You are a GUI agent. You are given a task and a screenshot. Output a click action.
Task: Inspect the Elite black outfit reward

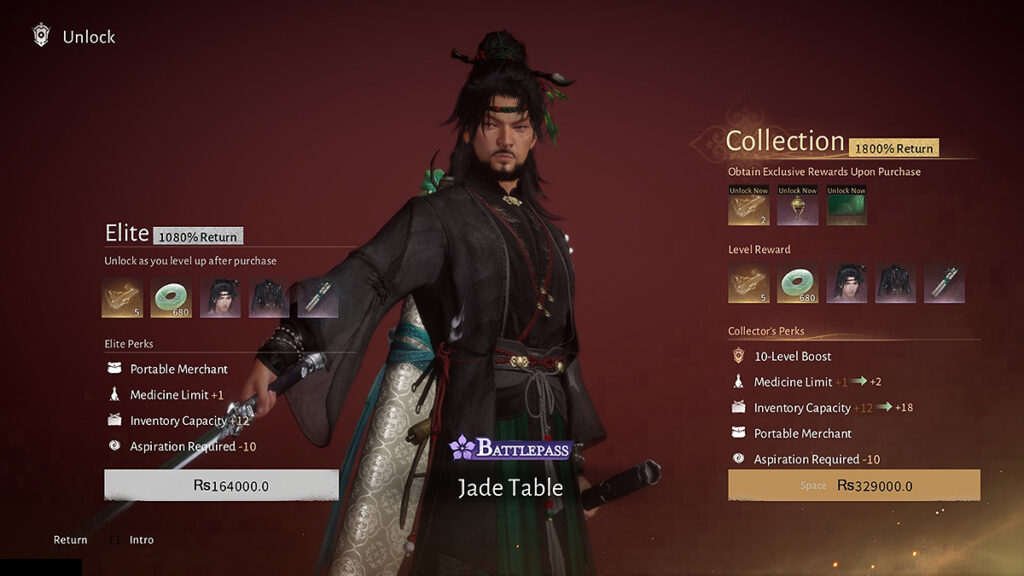coord(269,298)
